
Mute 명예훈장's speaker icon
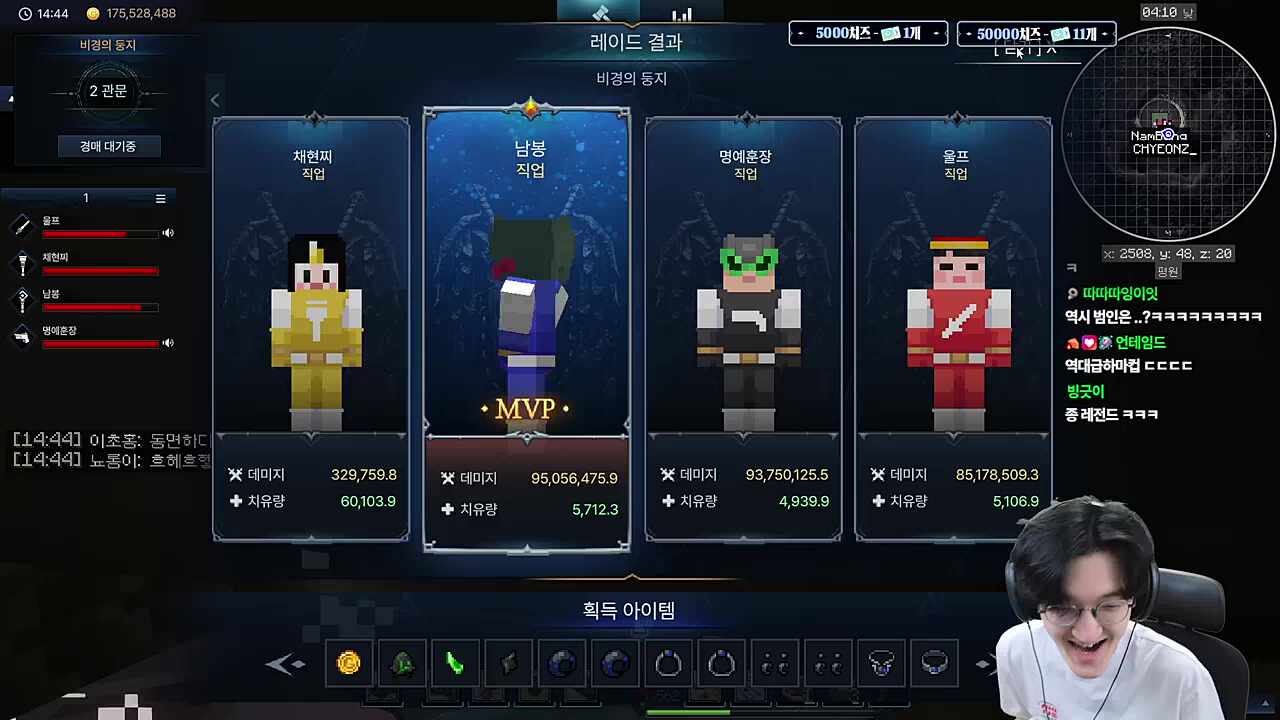click(x=168, y=343)
